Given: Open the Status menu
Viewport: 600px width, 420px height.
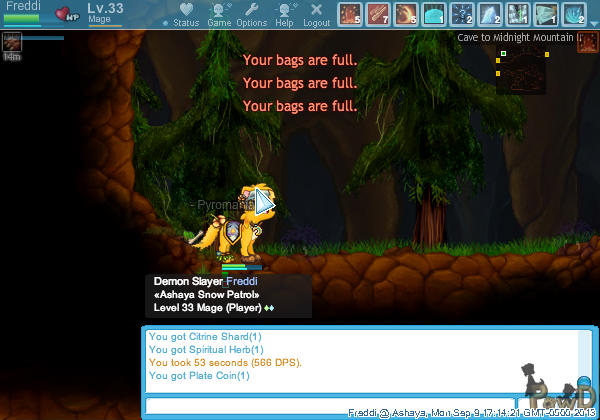Looking at the screenshot, I should point(185,14).
